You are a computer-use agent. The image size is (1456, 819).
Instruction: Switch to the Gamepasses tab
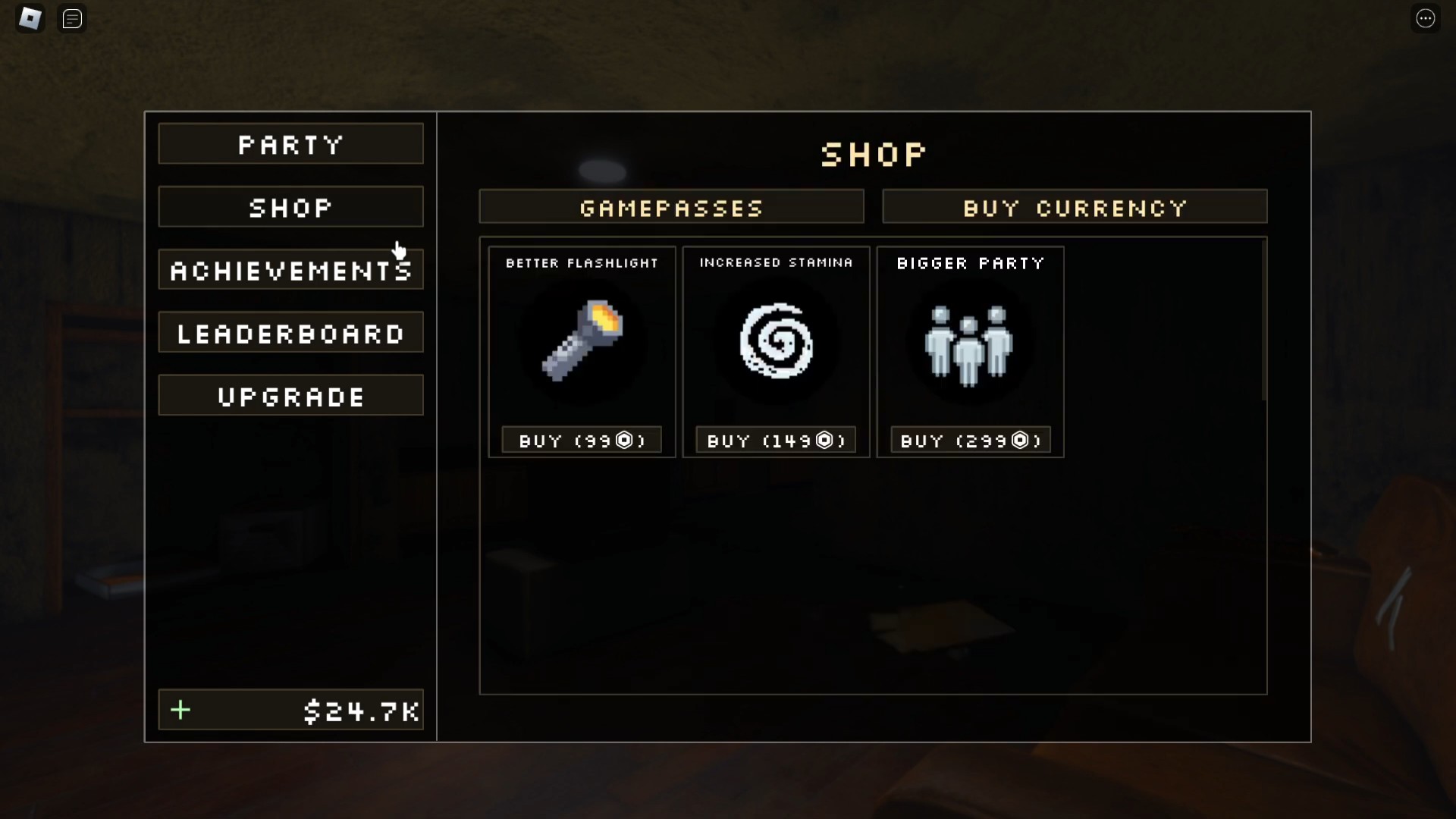coord(671,207)
